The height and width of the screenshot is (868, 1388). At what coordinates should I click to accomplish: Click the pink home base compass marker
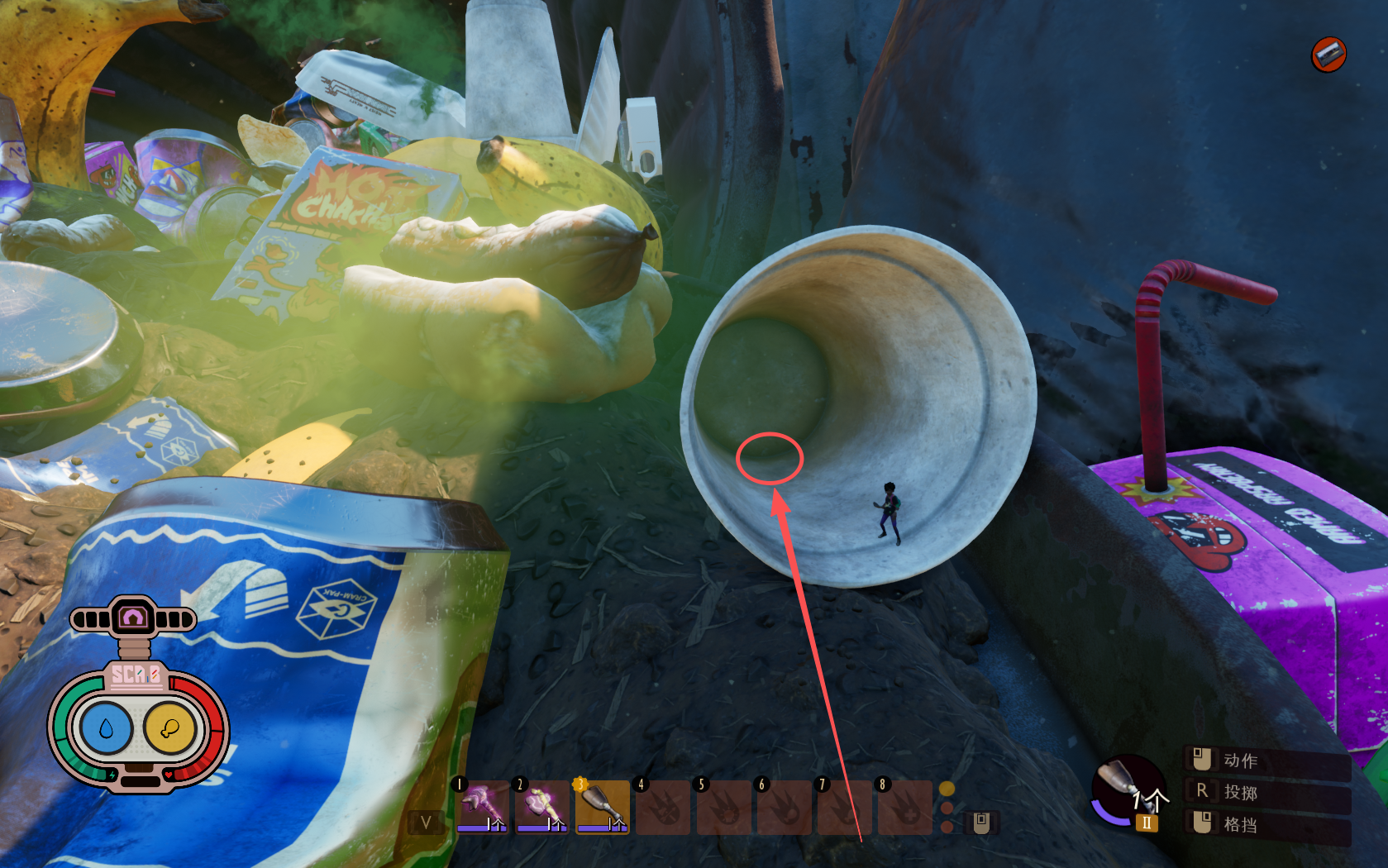click(x=134, y=618)
